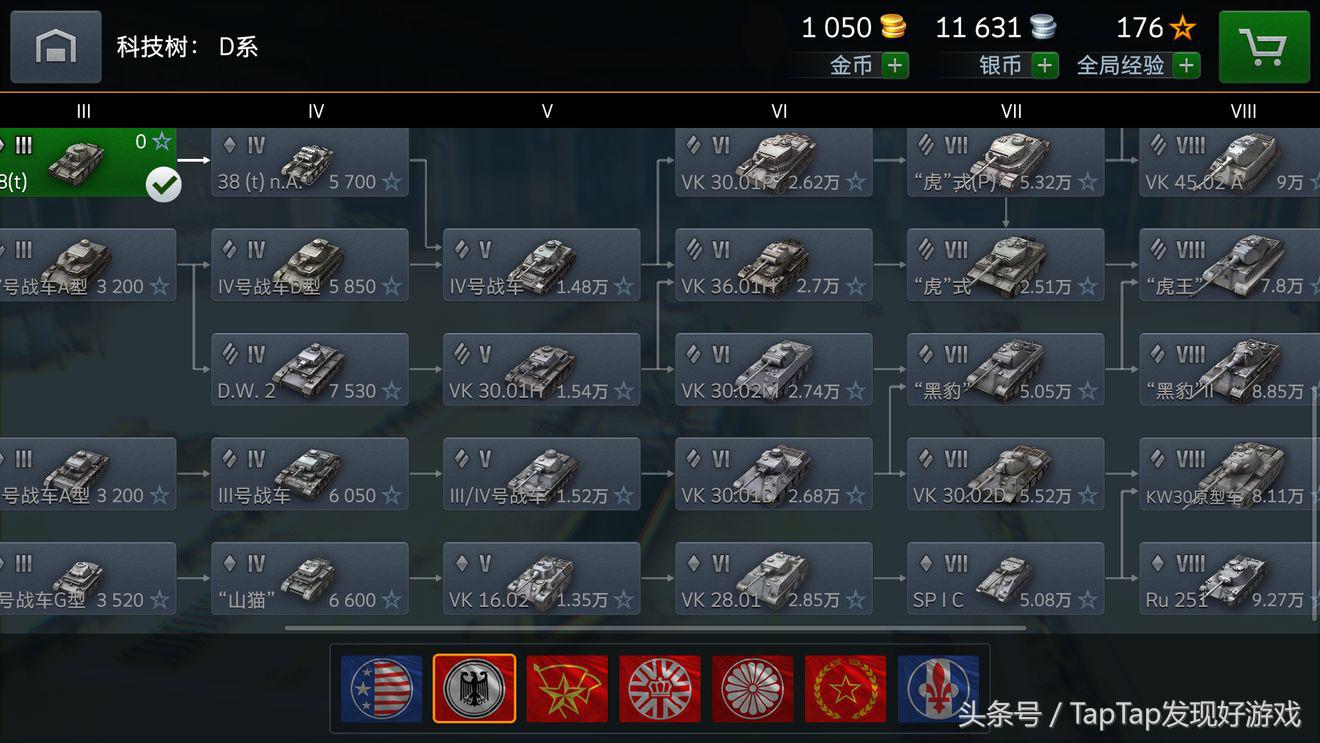1320x743 pixels.
Task: Convert global experience with plus button
Action: tap(1187, 66)
